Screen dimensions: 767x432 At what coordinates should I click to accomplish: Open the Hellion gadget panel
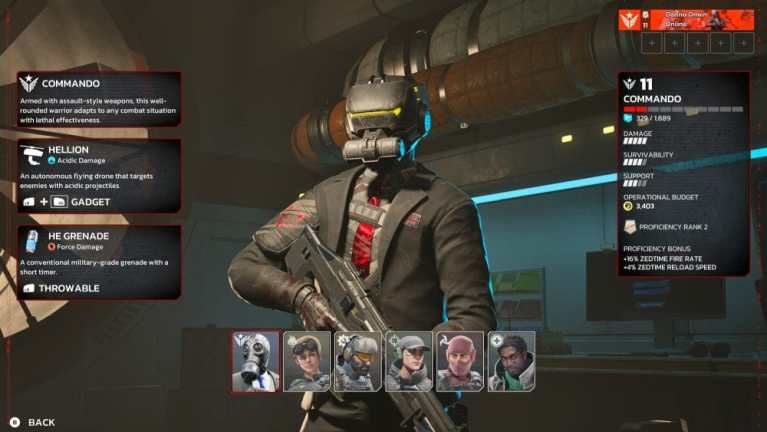99,176
